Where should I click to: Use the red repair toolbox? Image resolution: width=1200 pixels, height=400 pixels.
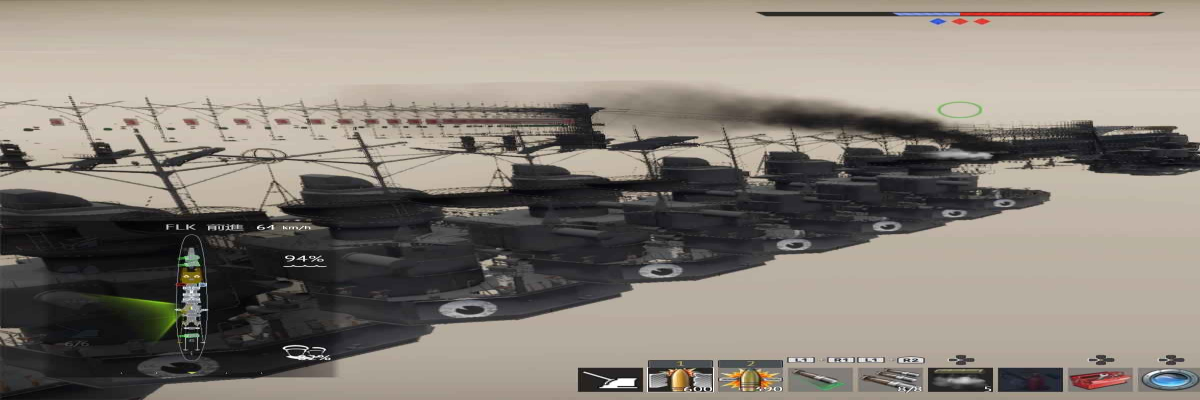pyautogui.click(x=1100, y=379)
